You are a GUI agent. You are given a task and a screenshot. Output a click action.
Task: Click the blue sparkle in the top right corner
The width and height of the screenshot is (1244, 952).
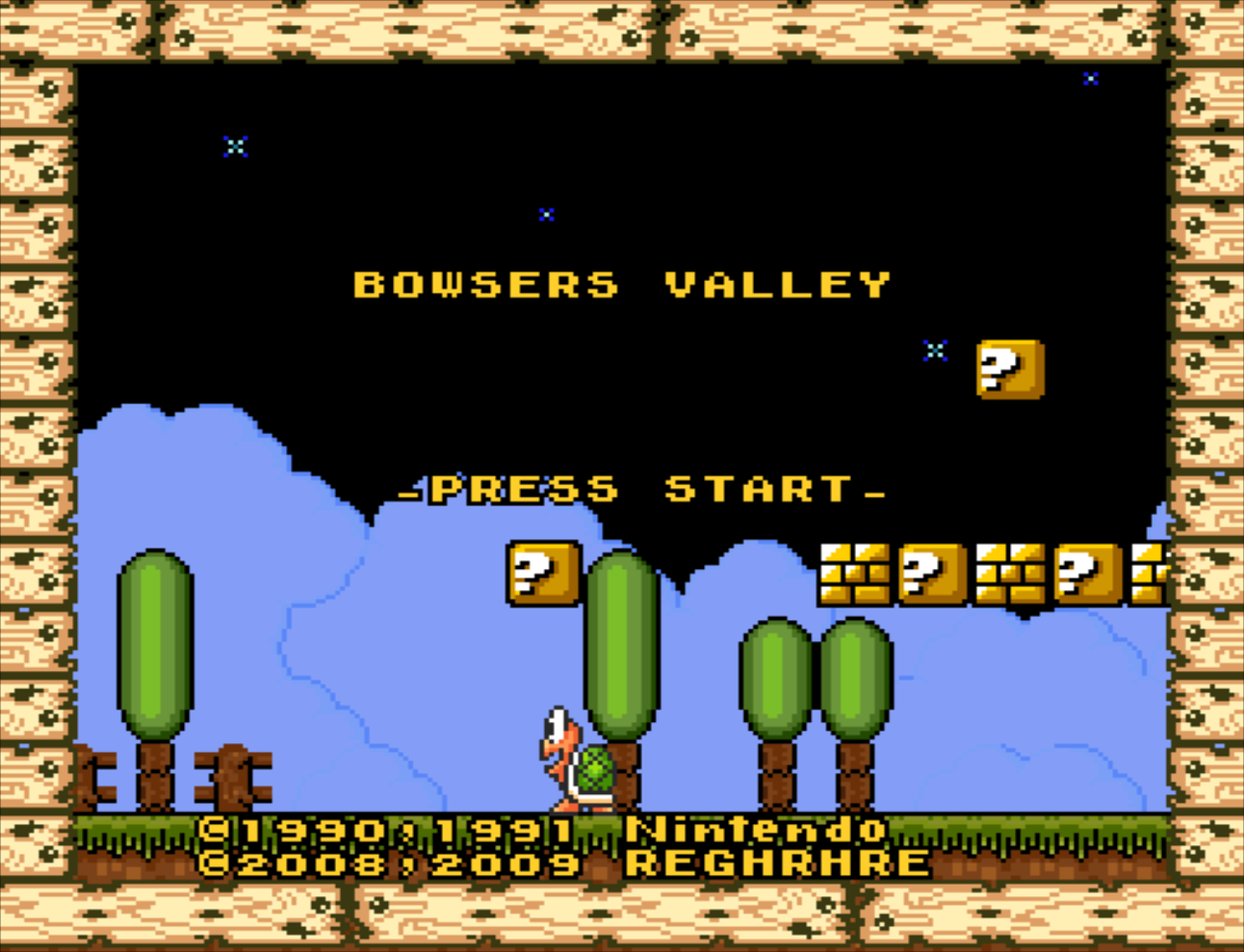pos(1089,80)
